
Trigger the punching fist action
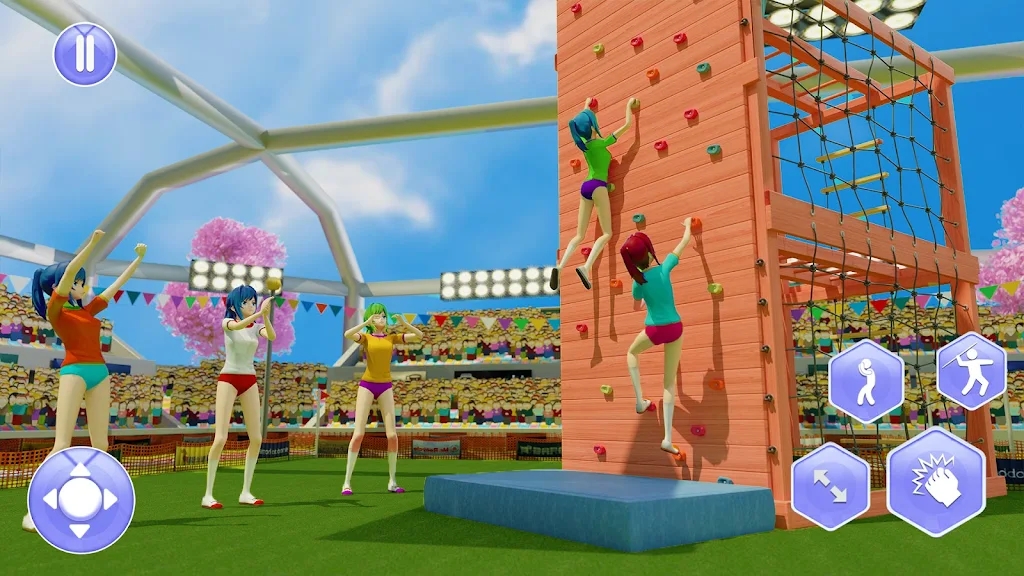pyautogui.click(x=935, y=482)
